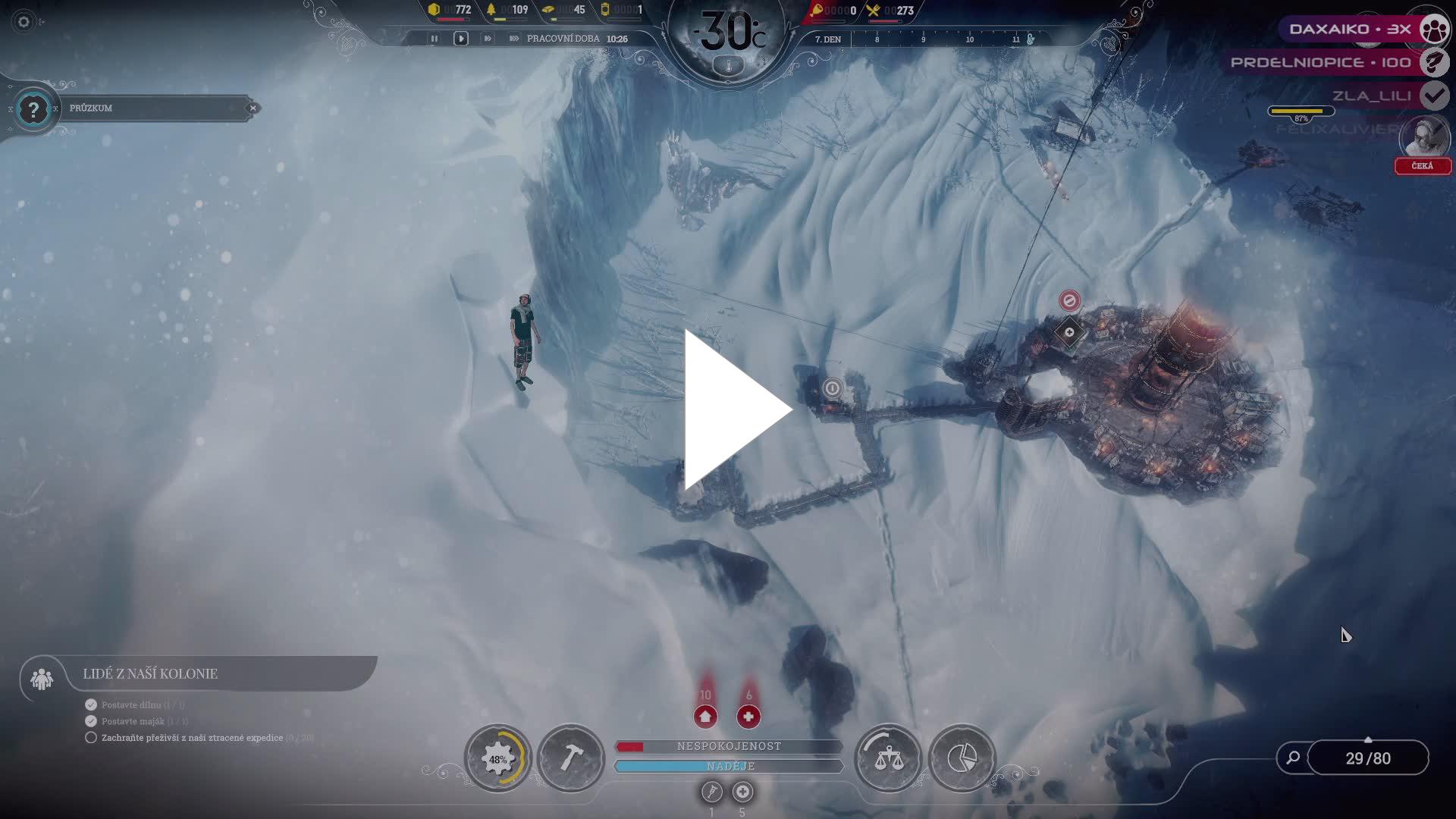Open the settings gear menu
The width and height of the screenshot is (1456, 819).
(24, 22)
